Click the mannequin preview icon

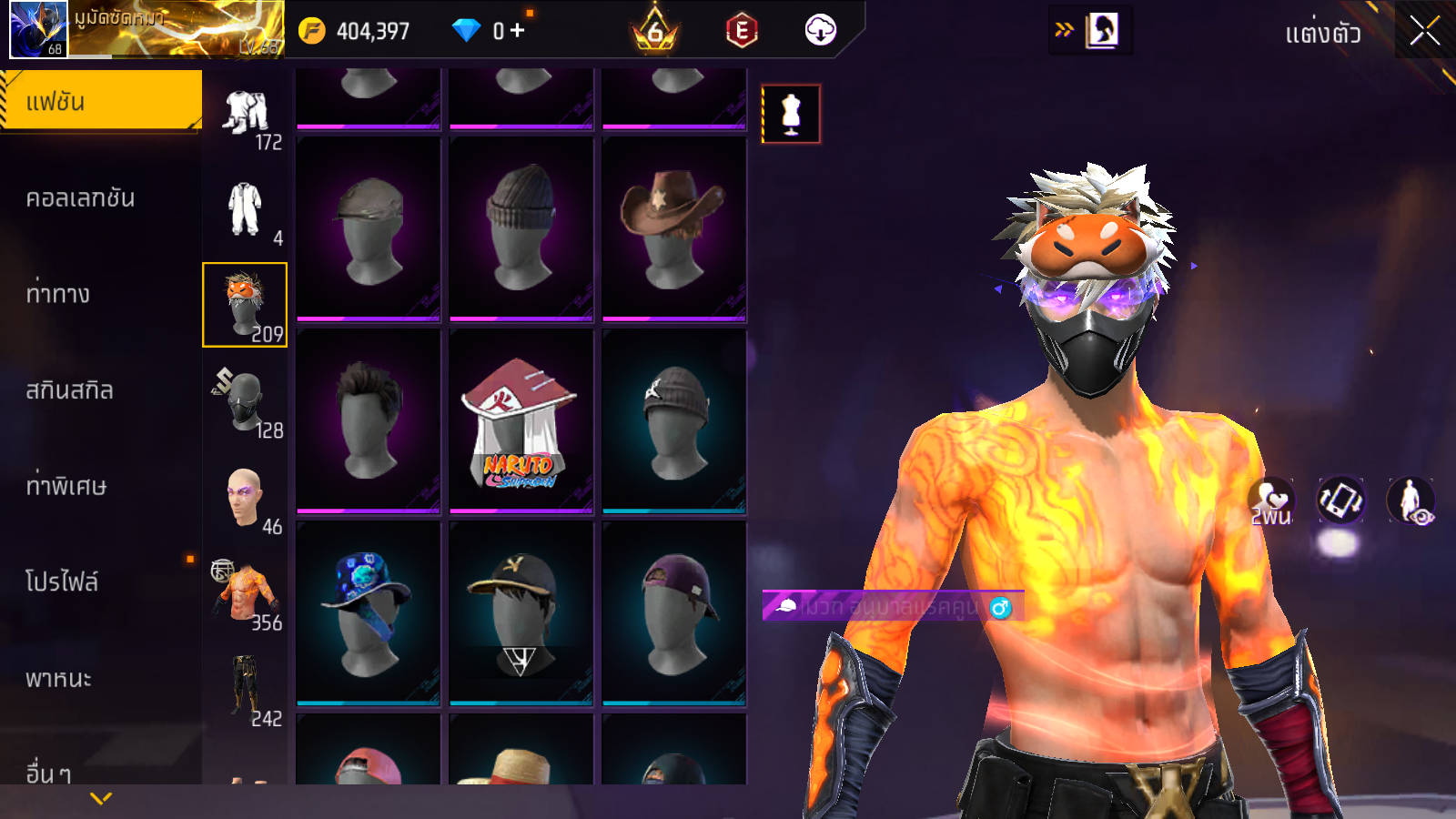click(x=791, y=114)
